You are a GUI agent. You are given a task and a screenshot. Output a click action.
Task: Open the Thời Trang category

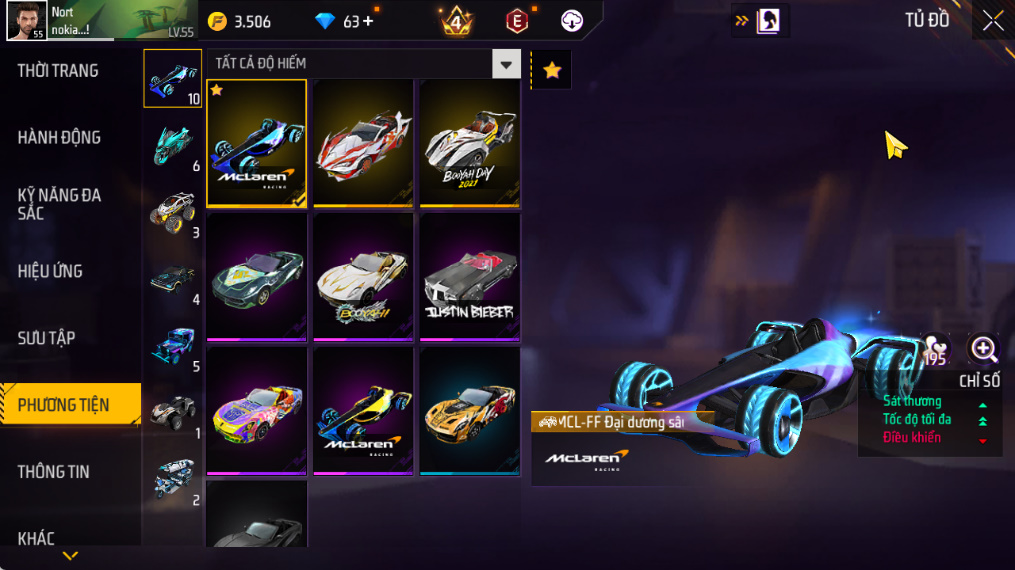click(58, 71)
